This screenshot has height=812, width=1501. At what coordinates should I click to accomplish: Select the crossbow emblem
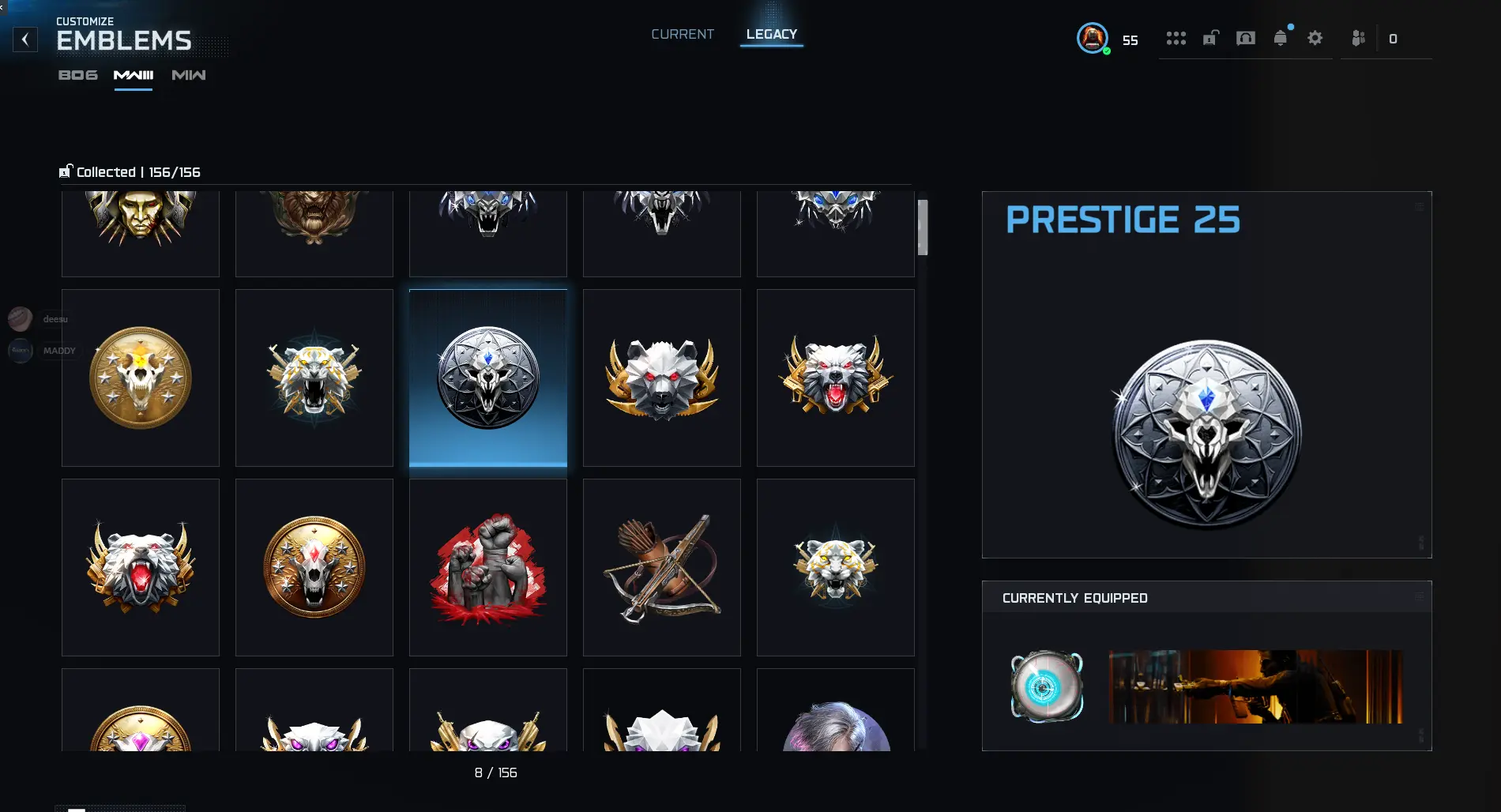(x=661, y=567)
